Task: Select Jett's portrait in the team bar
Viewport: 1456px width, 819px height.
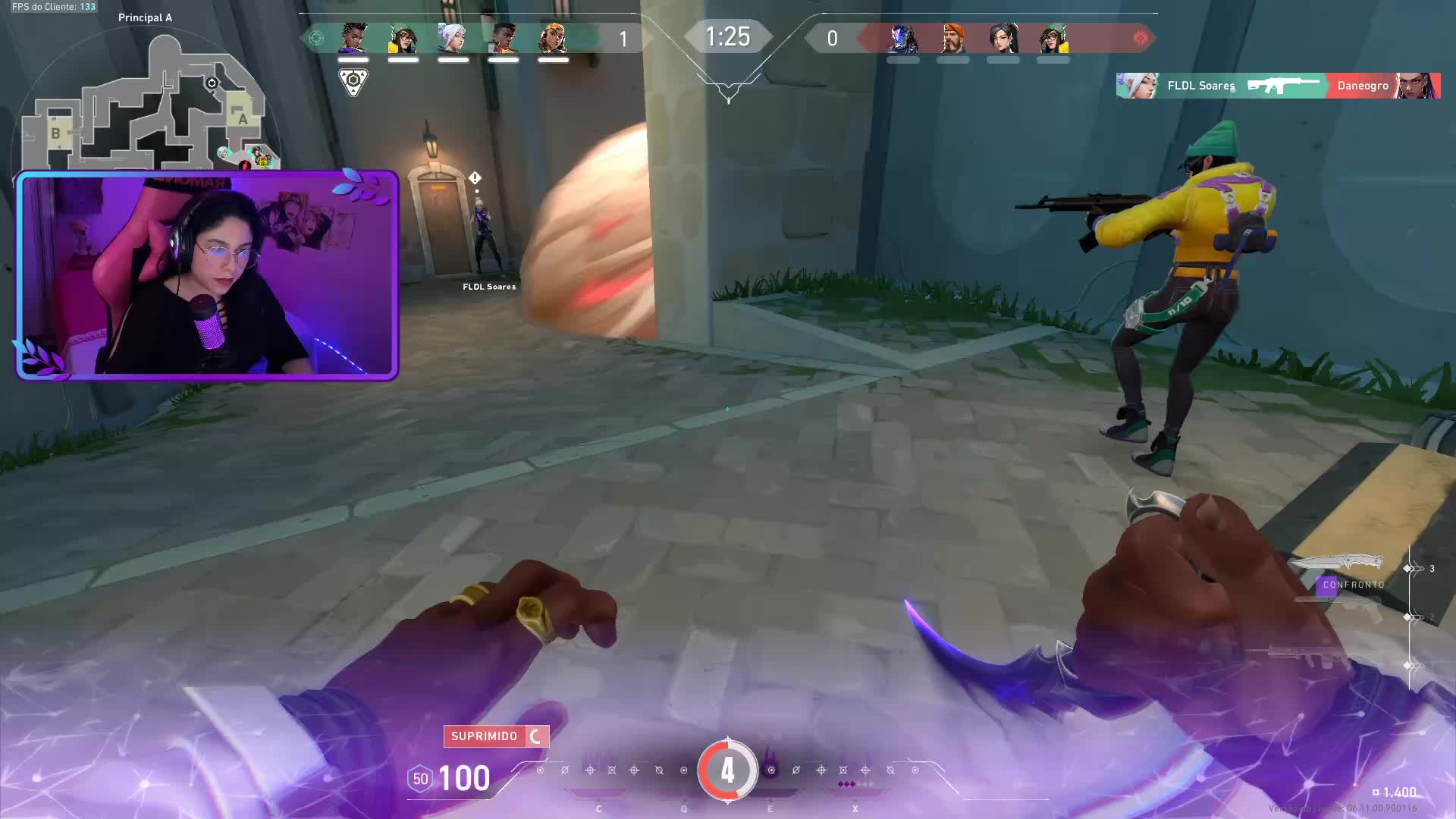Action: 453,38
